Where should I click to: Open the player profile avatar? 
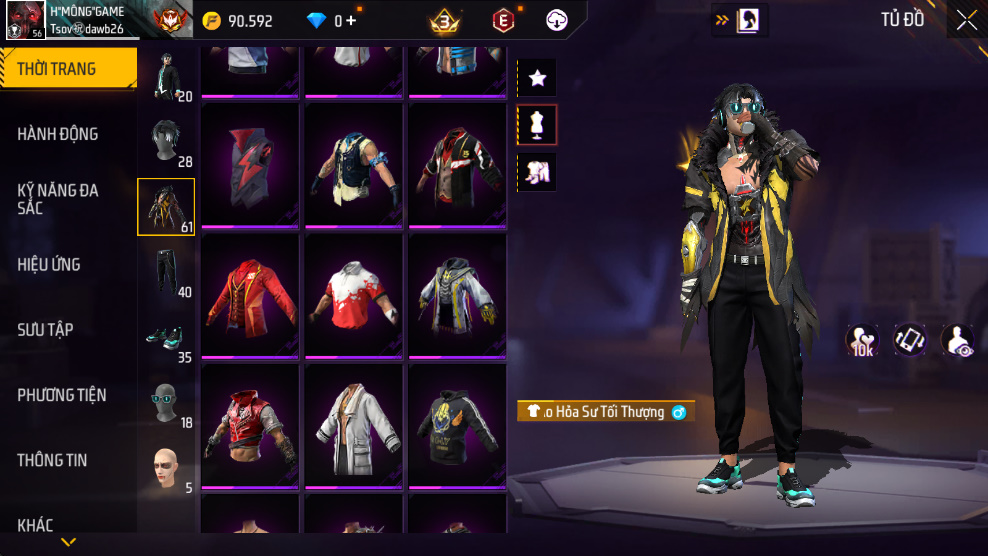coord(24,20)
